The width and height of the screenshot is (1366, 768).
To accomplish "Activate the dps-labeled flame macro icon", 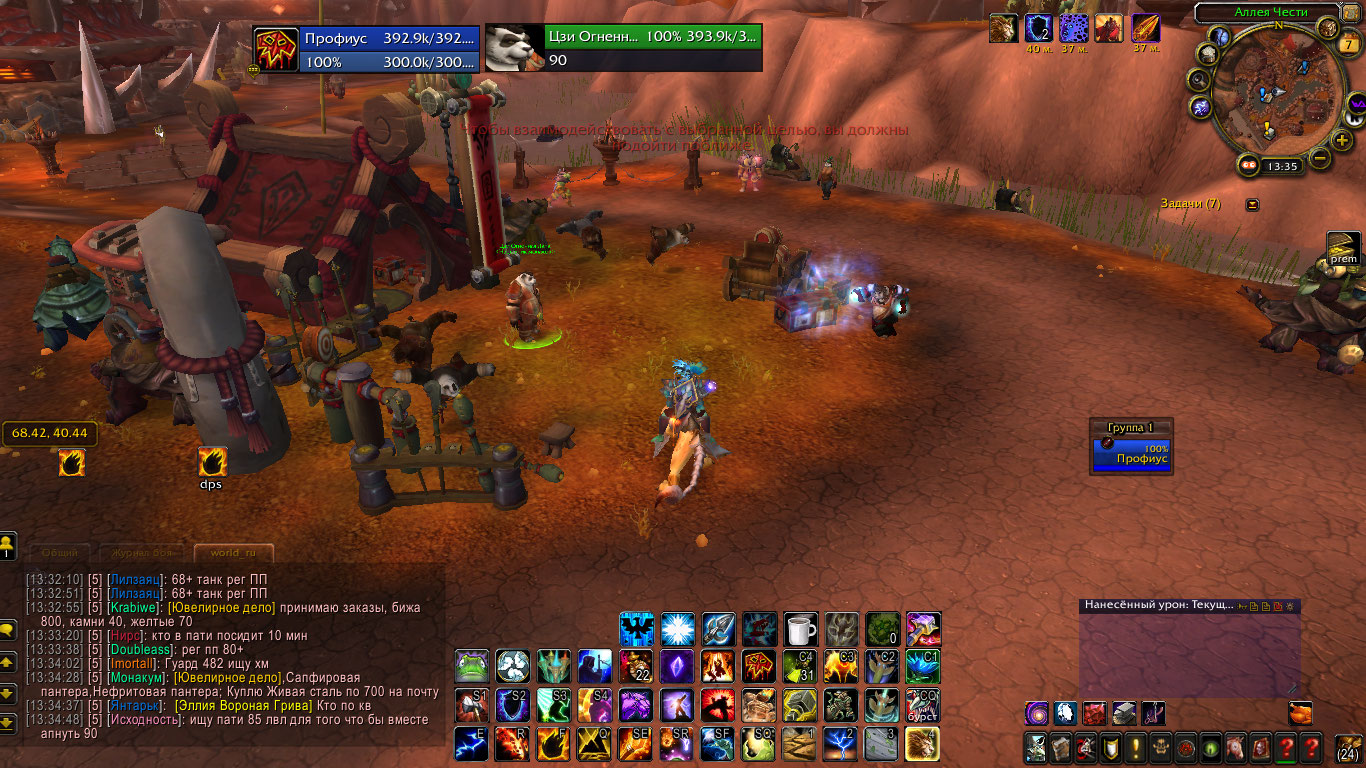I will pos(212,462).
